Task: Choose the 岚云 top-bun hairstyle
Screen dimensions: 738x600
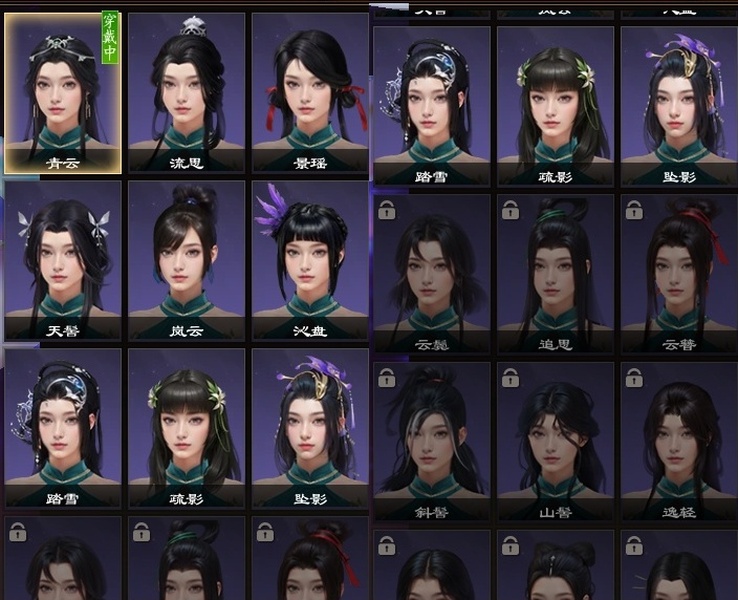Action: (187, 260)
